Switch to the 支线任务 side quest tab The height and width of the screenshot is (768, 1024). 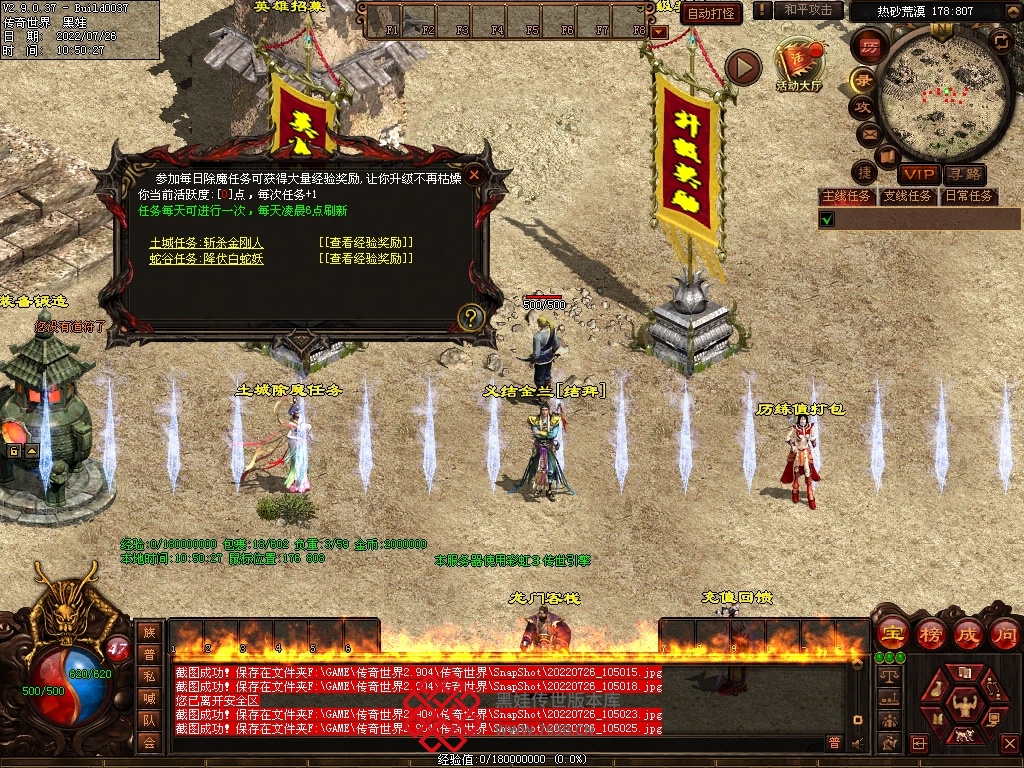pyautogui.click(x=907, y=196)
